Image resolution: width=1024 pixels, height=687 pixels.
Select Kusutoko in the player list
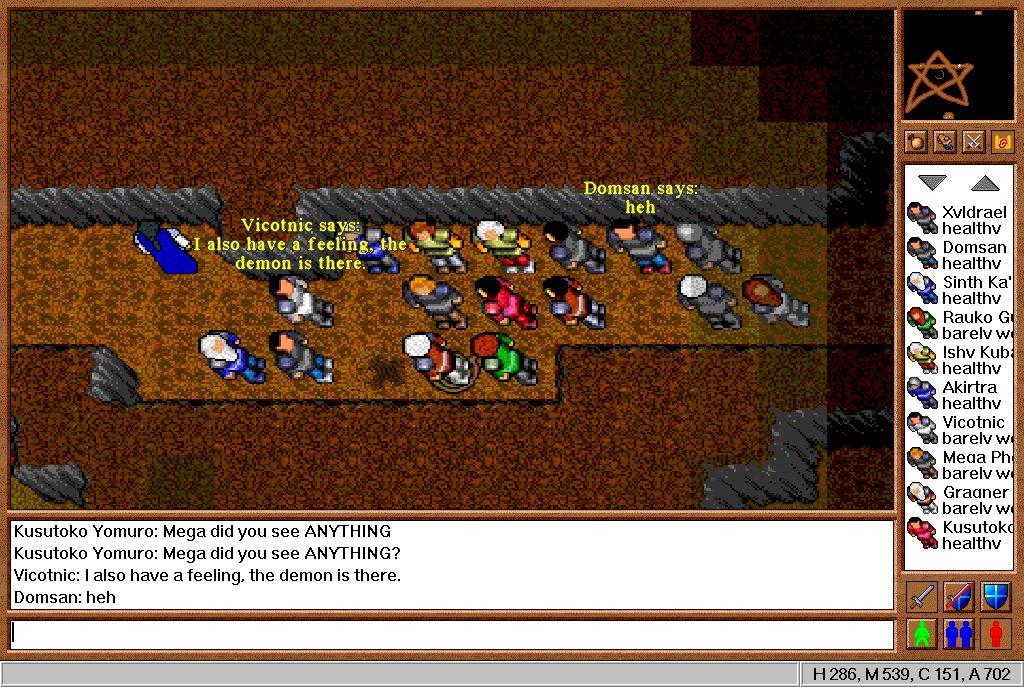[x=959, y=534]
